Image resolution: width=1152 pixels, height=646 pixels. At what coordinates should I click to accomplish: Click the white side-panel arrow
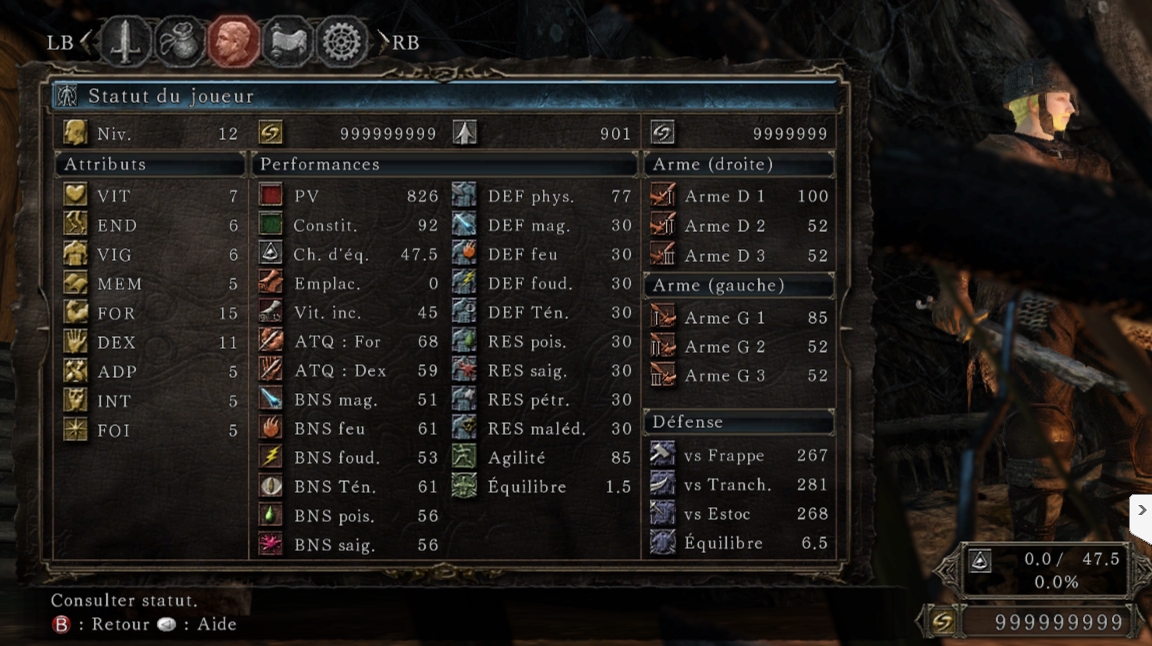1141,510
